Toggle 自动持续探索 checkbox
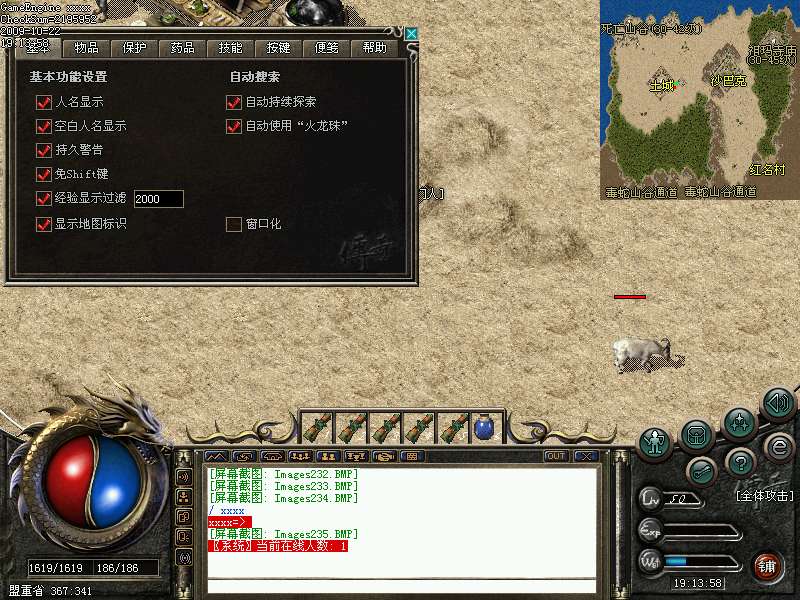800x600 pixels. pos(234,102)
